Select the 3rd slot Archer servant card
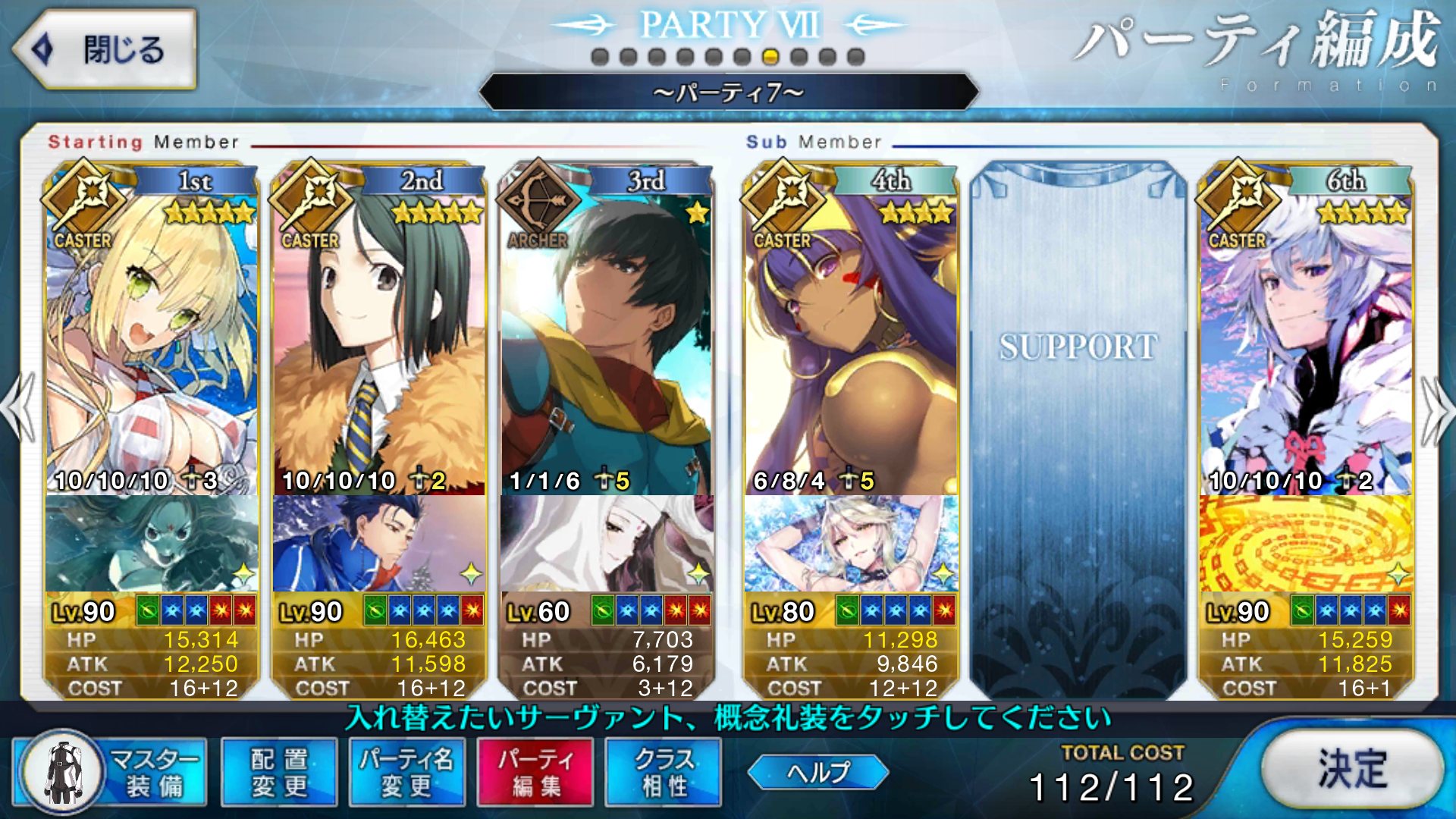 607,341
